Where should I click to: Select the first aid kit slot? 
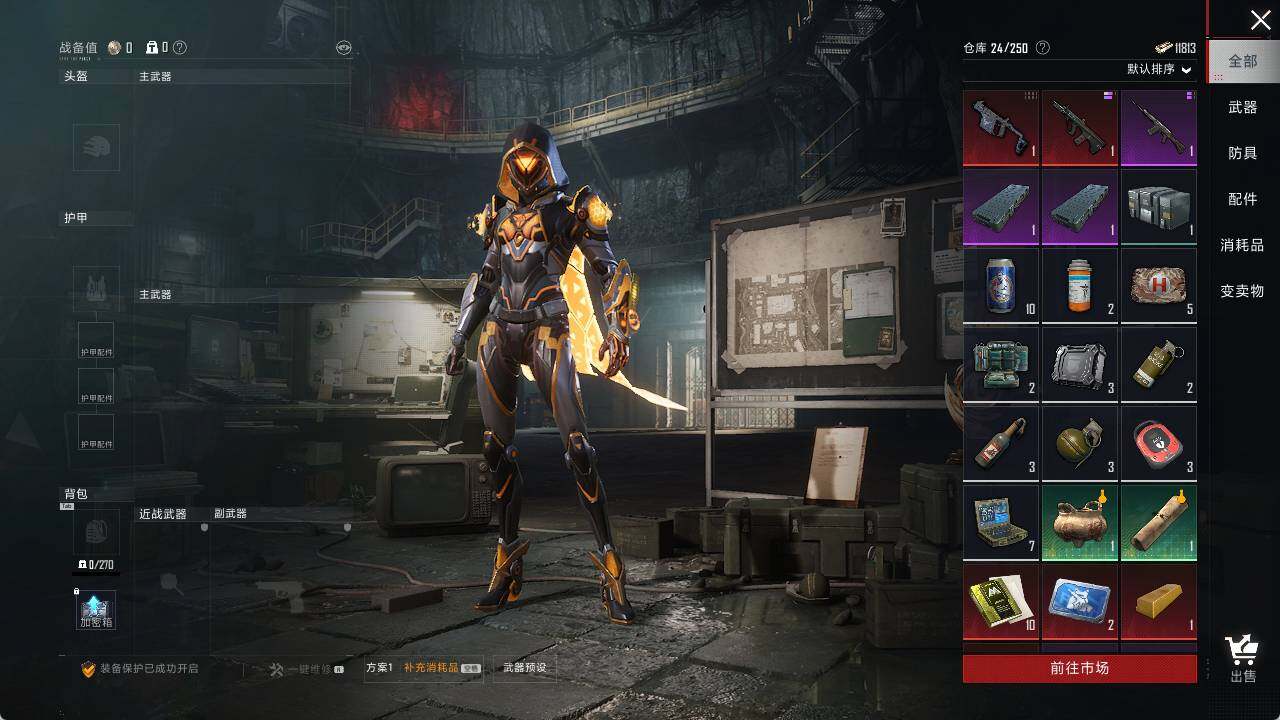coord(1158,286)
